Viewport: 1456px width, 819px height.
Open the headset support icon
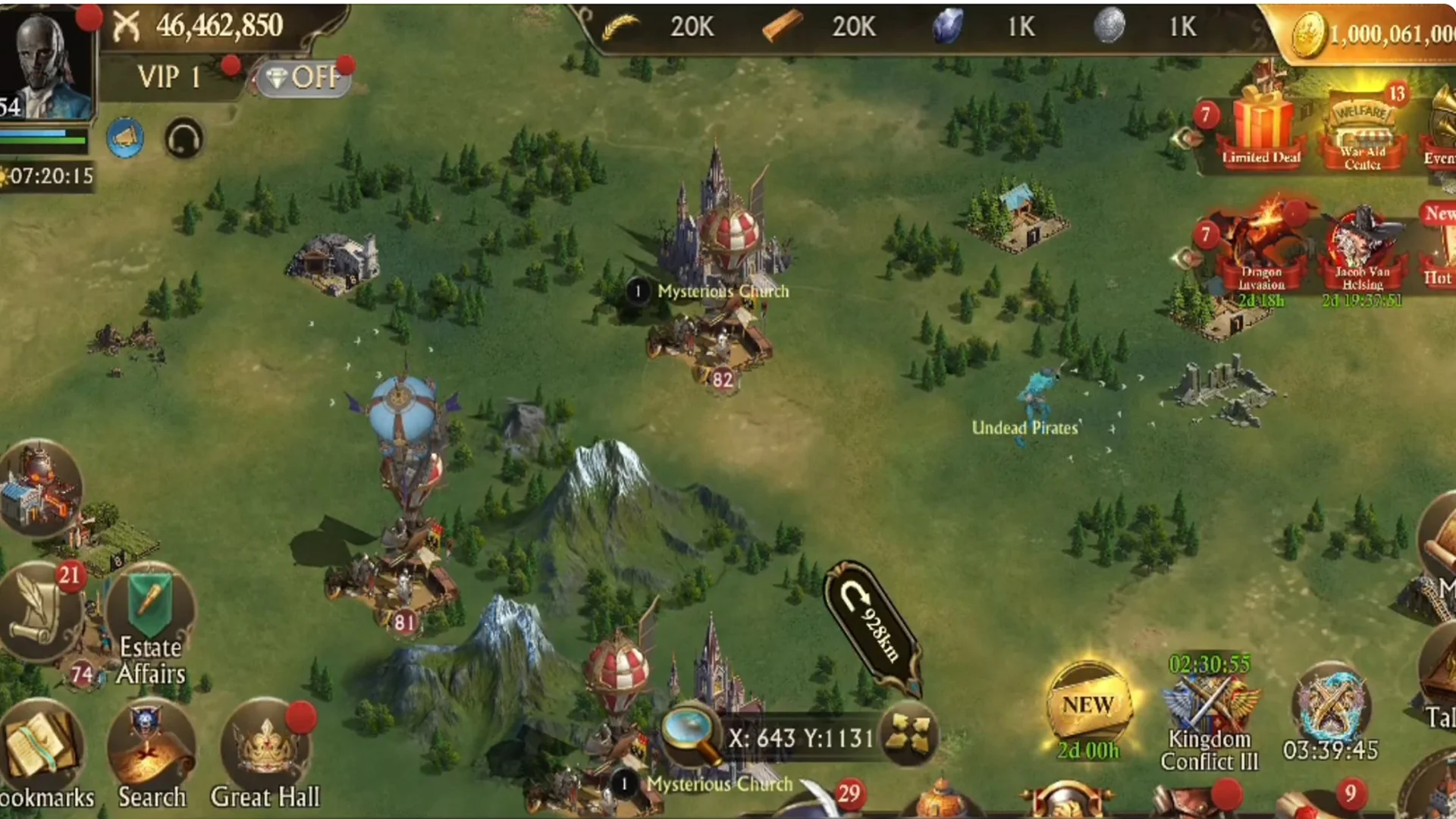tap(184, 140)
